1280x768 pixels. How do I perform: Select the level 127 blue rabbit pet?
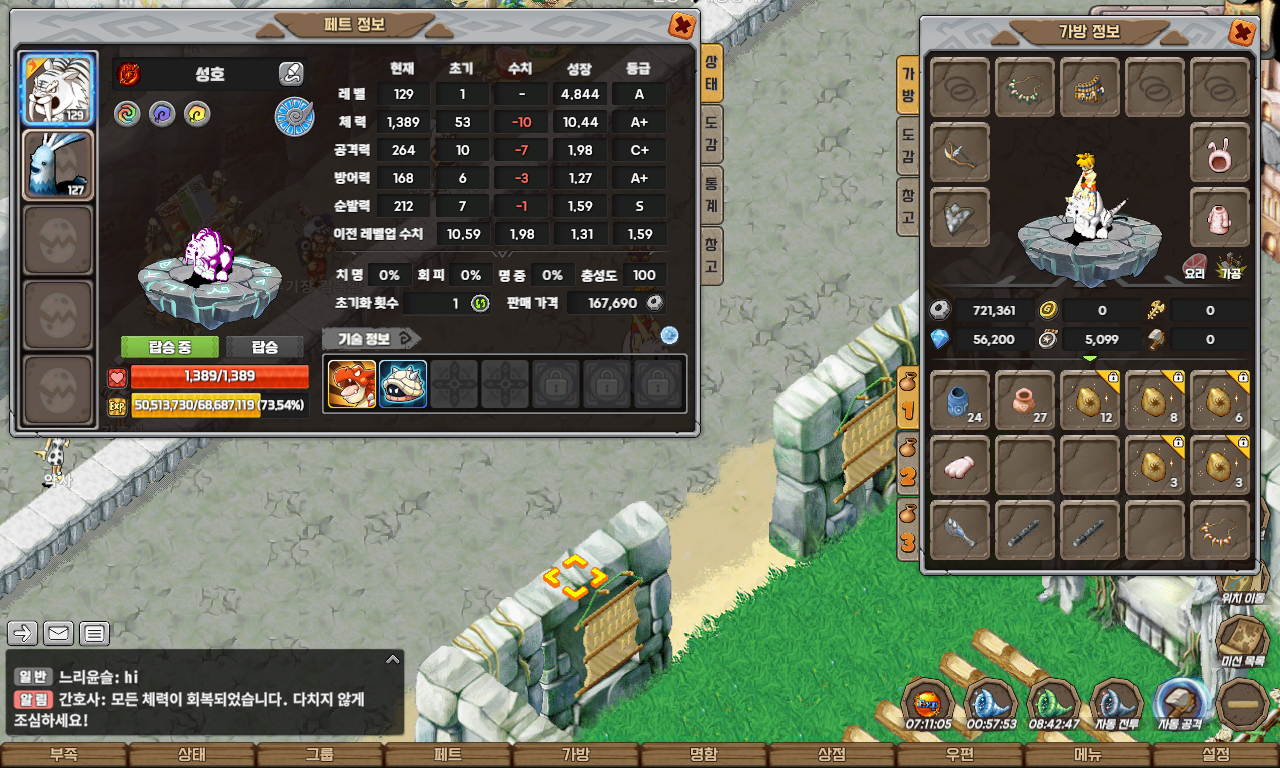tap(59, 165)
